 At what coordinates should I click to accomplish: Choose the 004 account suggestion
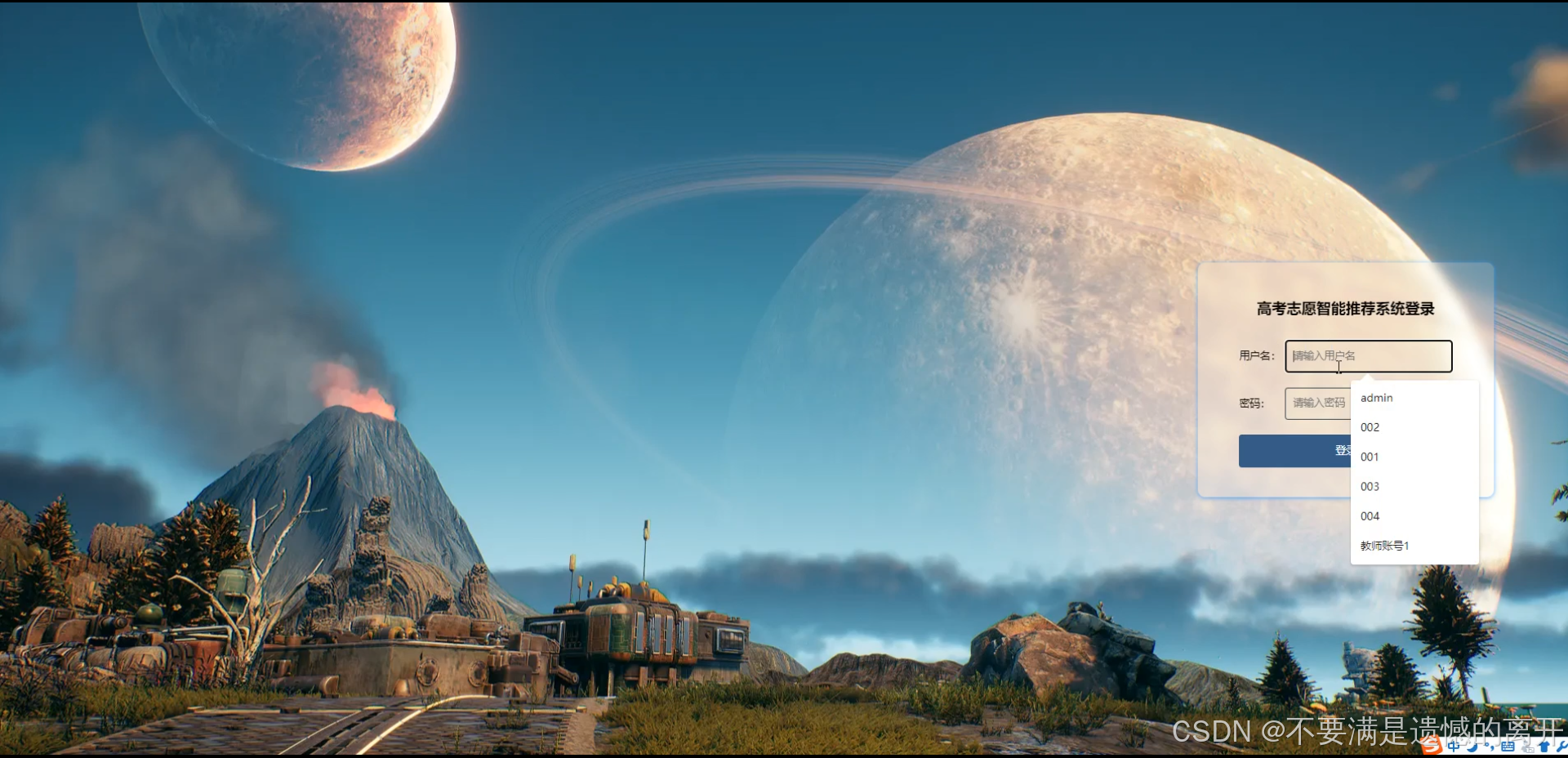[1370, 516]
